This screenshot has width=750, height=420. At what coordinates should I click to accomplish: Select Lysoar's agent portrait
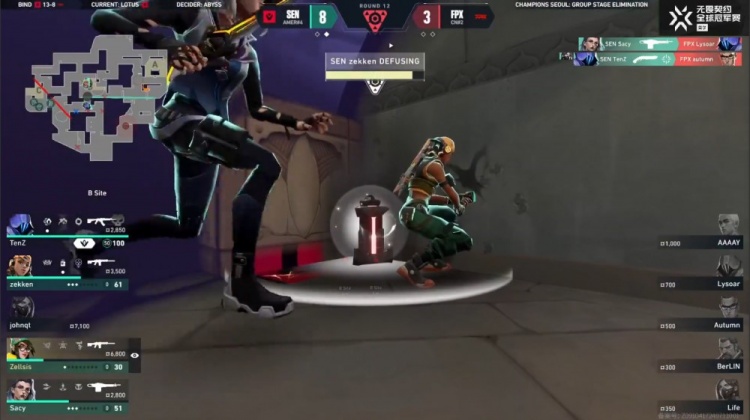(x=728, y=268)
